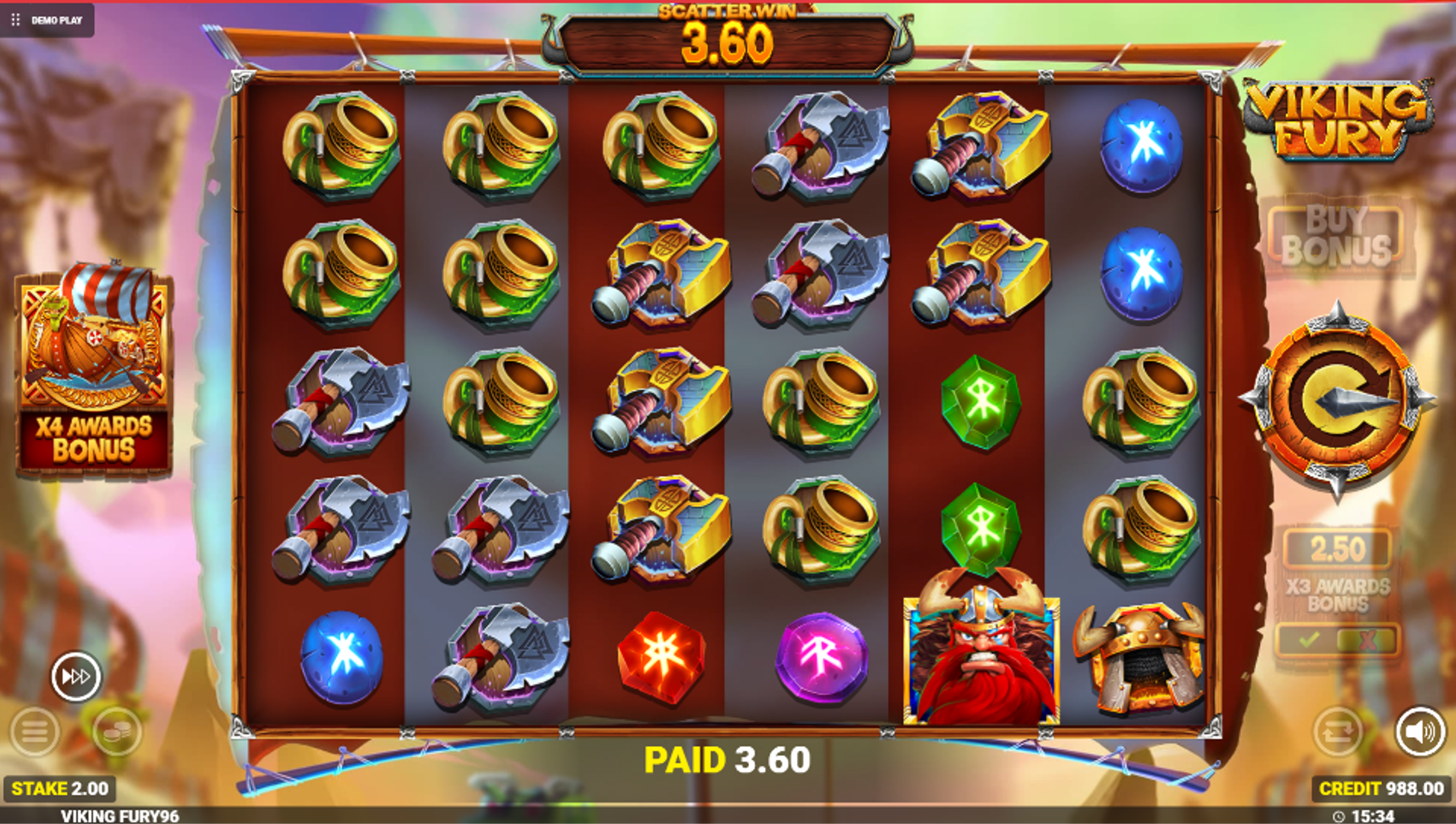The image size is (1456, 824).
Task: Select the Stake 2.00 display
Action: pyautogui.click(x=60, y=788)
